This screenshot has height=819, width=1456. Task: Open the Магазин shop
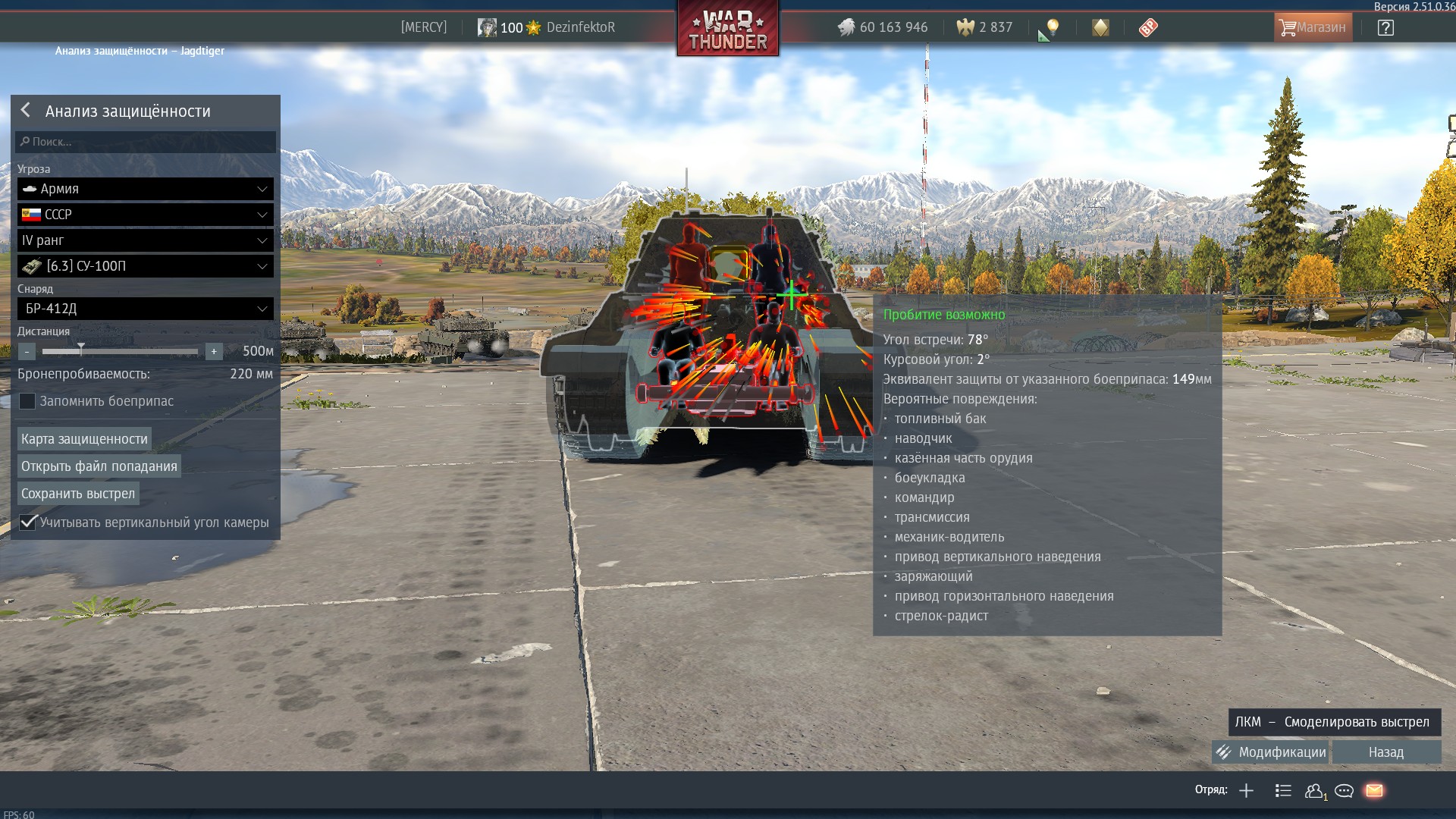(1313, 27)
